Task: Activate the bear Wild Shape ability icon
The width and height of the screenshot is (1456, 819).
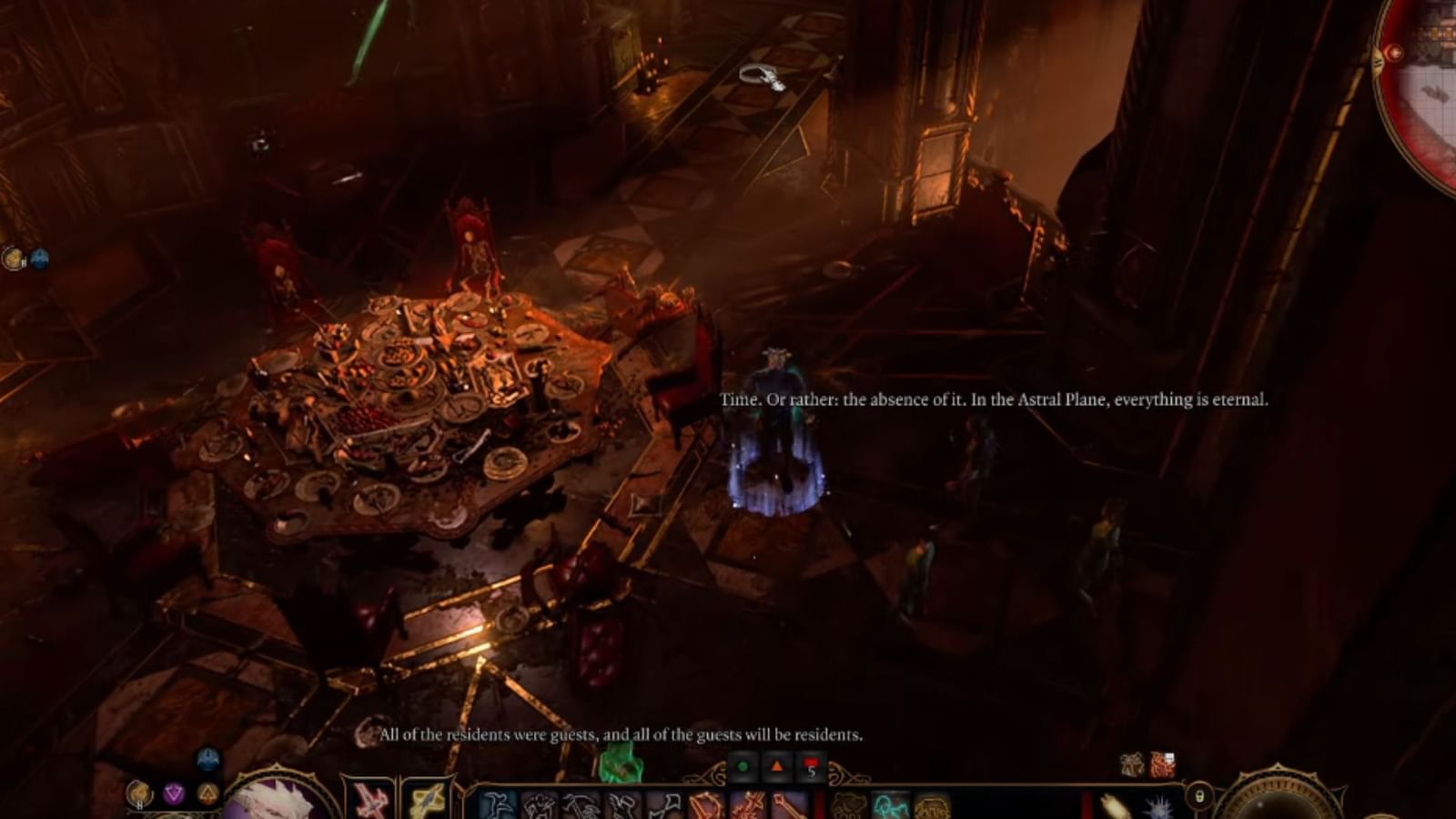Action: click(x=848, y=806)
